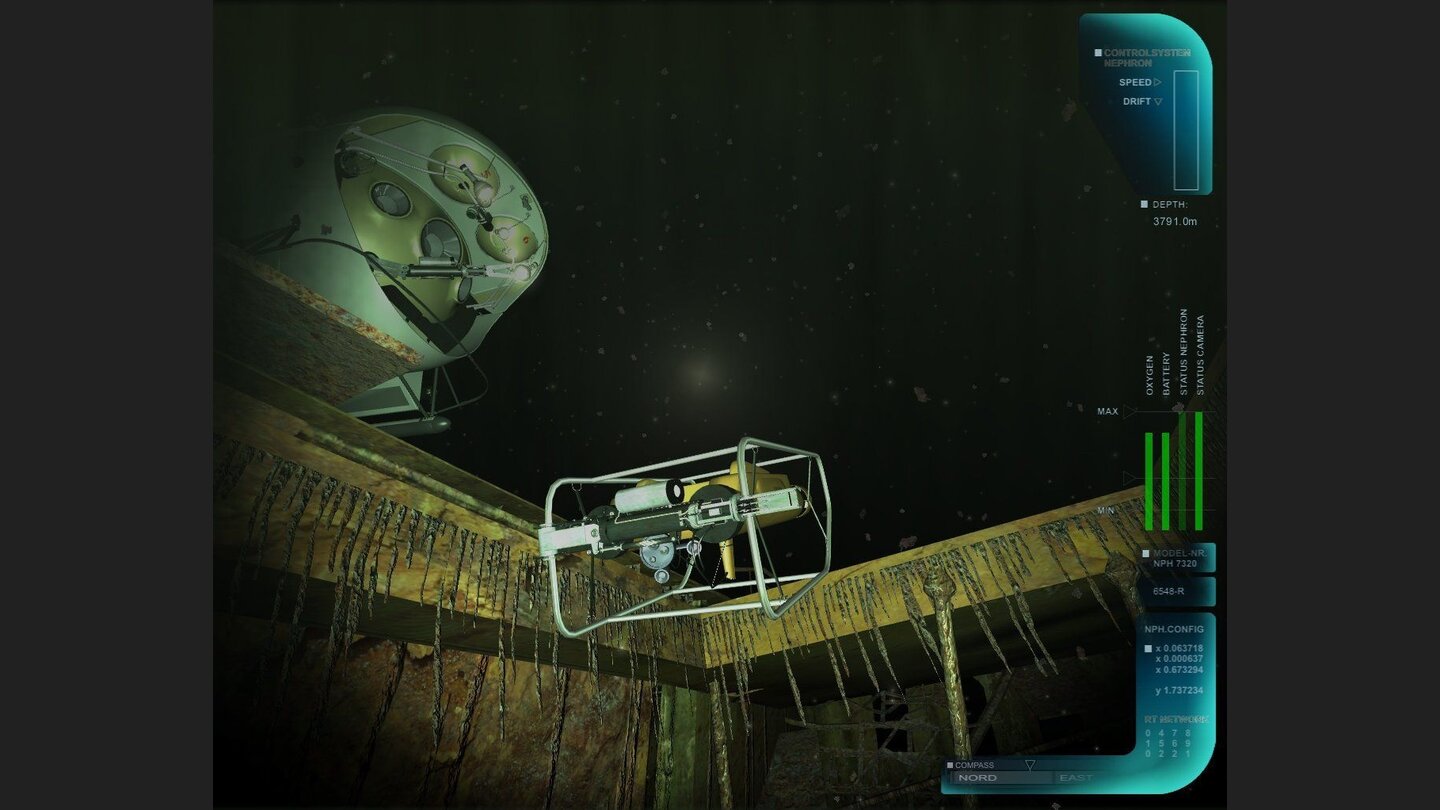
Task: Click the COMPASS square indicator icon
Action: [x=950, y=764]
